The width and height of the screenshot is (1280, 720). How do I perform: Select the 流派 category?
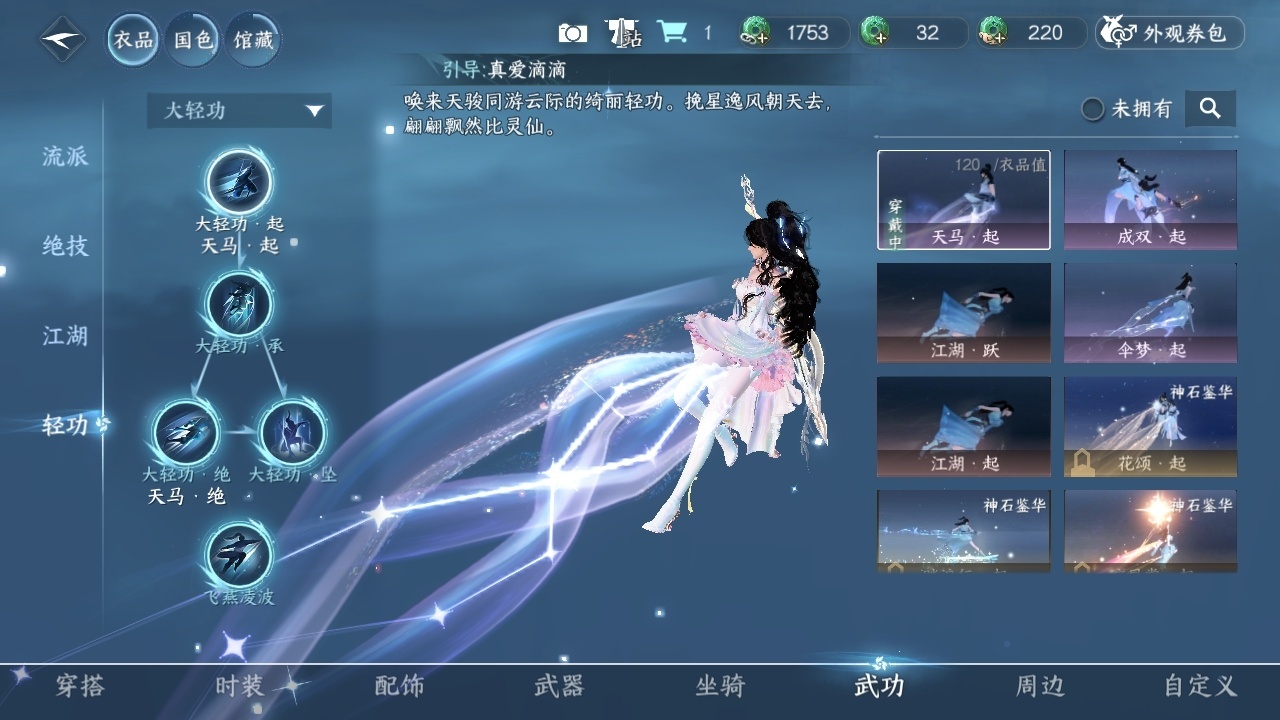pos(65,156)
